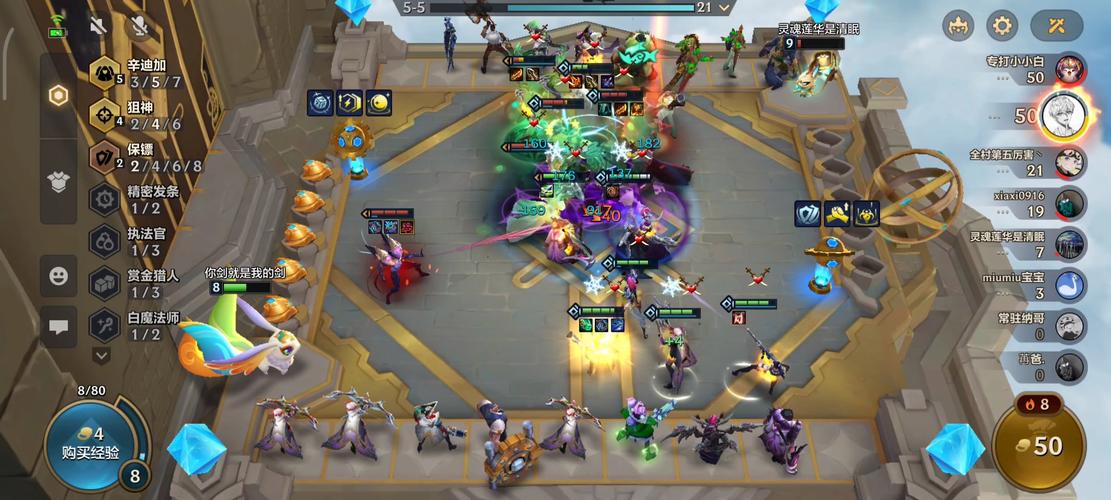Switch to the hexagon traits tab
The height and width of the screenshot is (500, 1111).
(x=59, y=95)
